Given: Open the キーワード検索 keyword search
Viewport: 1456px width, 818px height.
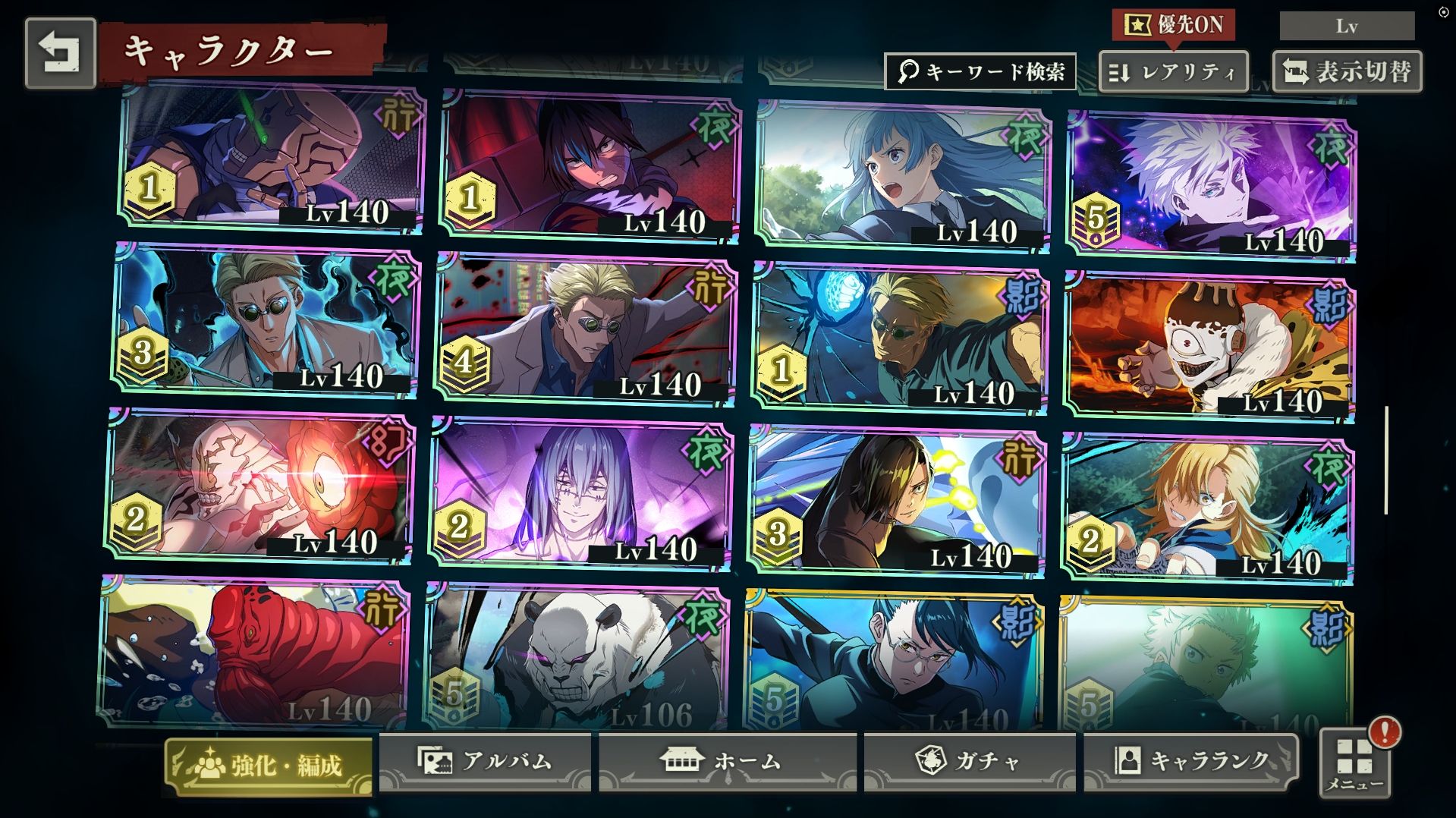Looking at the screenshot, I should 980,72.
